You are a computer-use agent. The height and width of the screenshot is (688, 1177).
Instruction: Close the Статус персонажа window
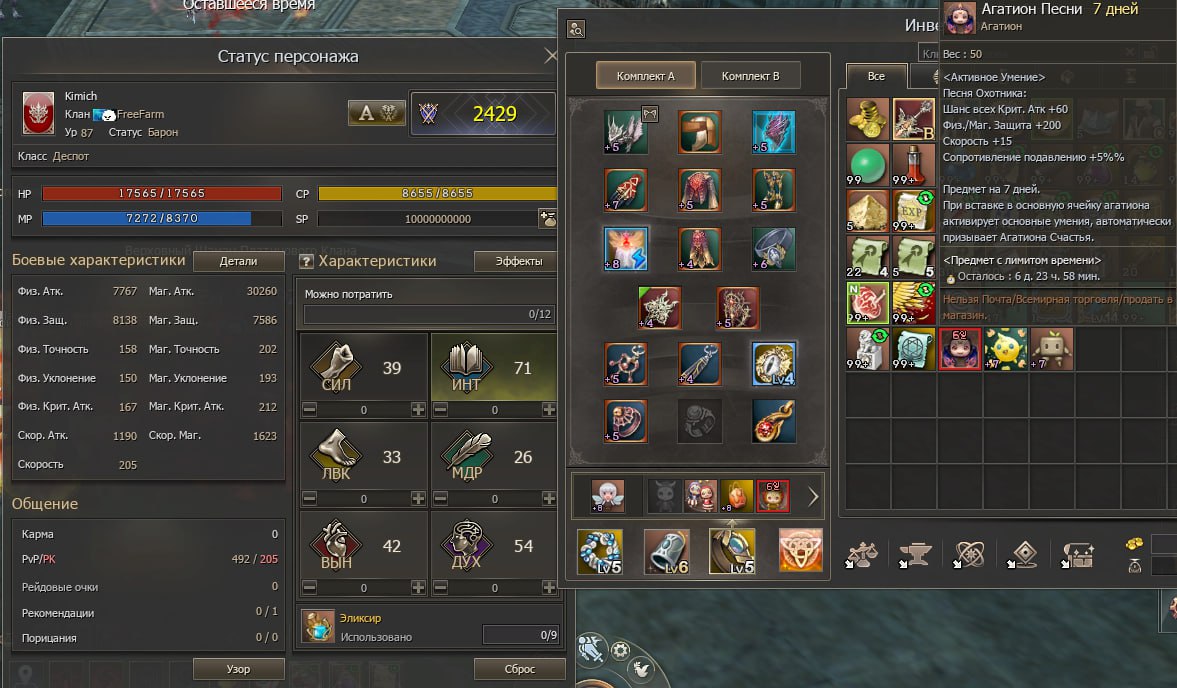[551, 56]
